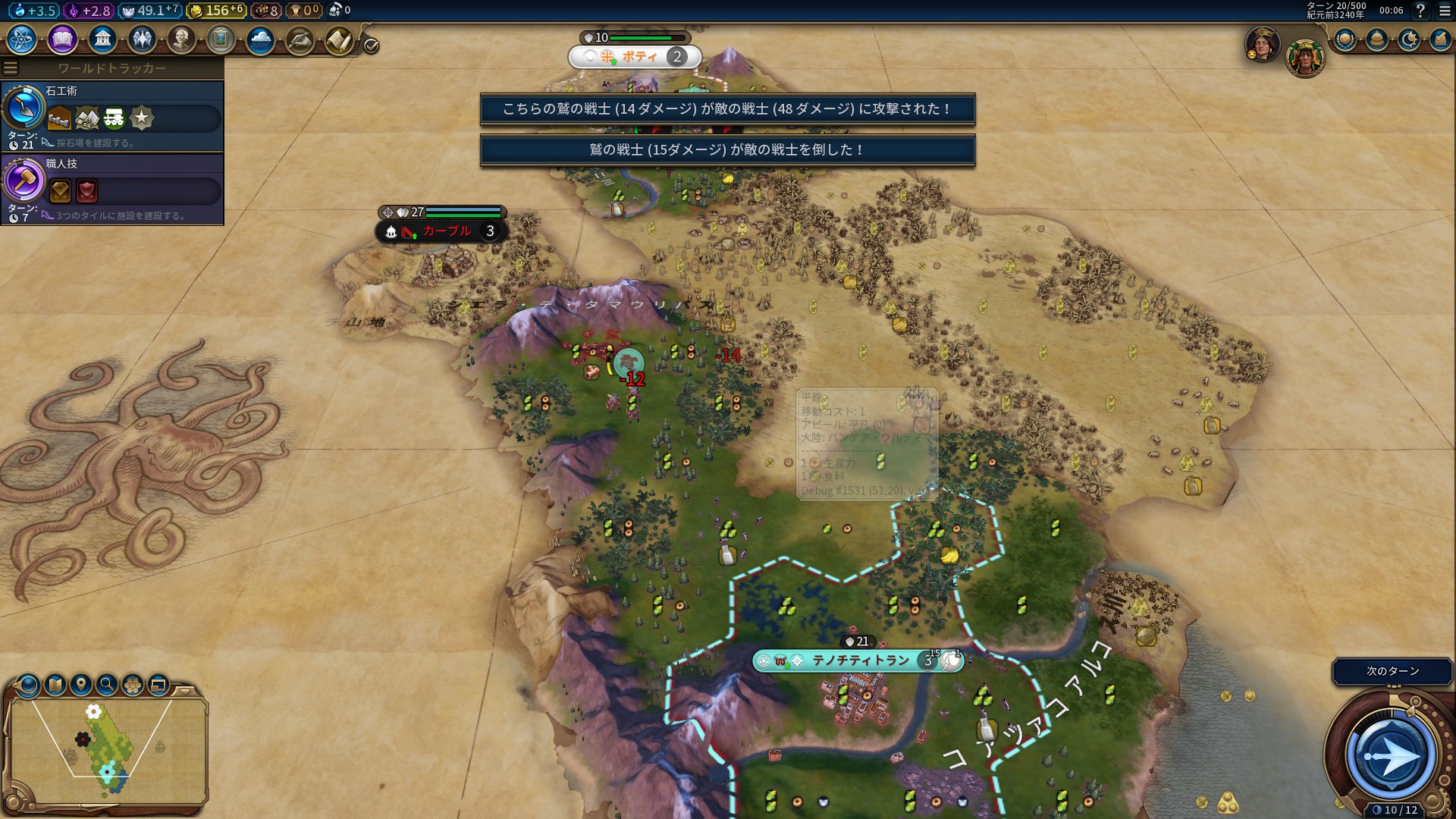Open Civilopedia help question mark

pos(1420,11)
